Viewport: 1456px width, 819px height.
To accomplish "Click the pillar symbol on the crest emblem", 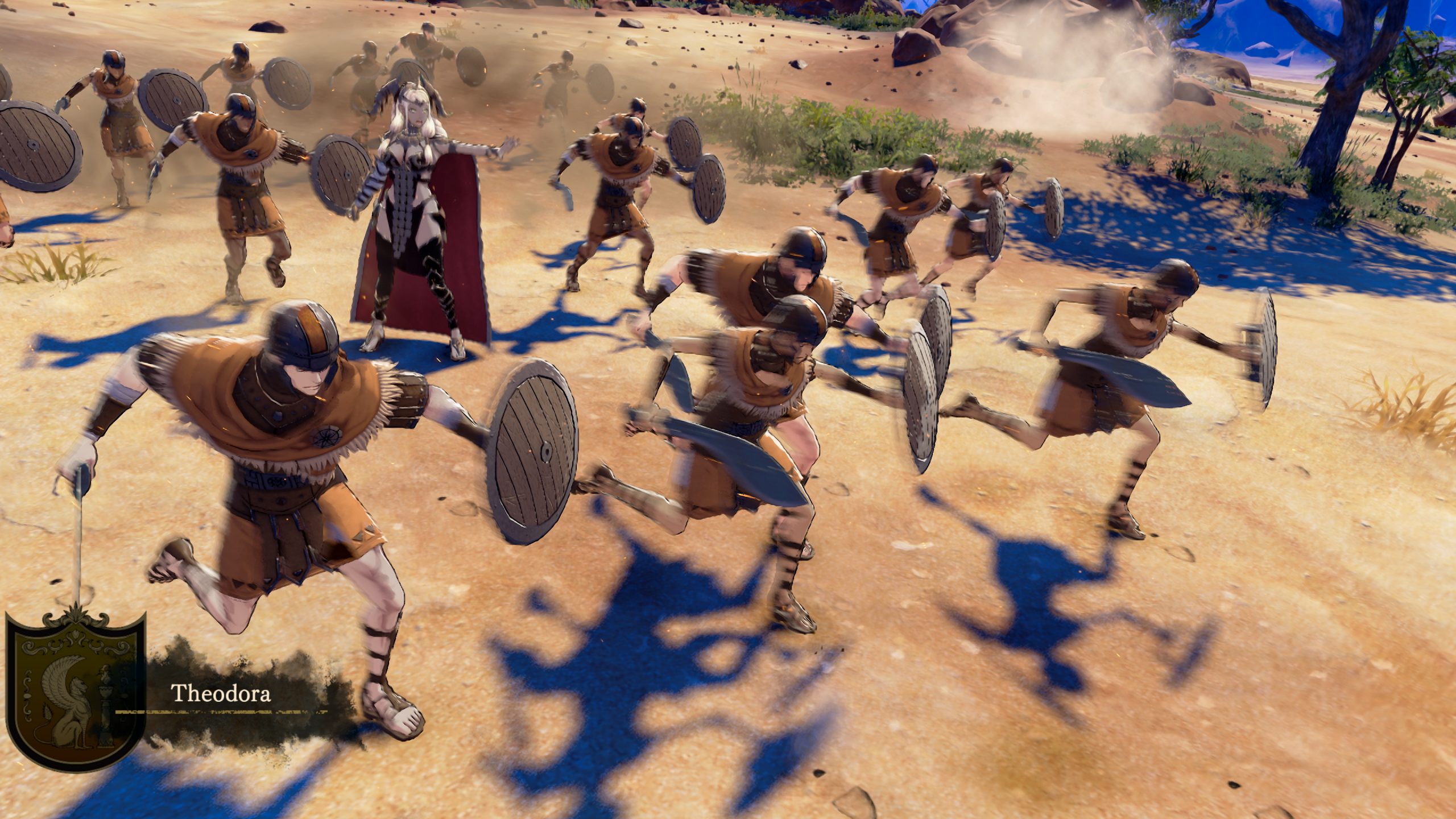I will coord(105,711).
